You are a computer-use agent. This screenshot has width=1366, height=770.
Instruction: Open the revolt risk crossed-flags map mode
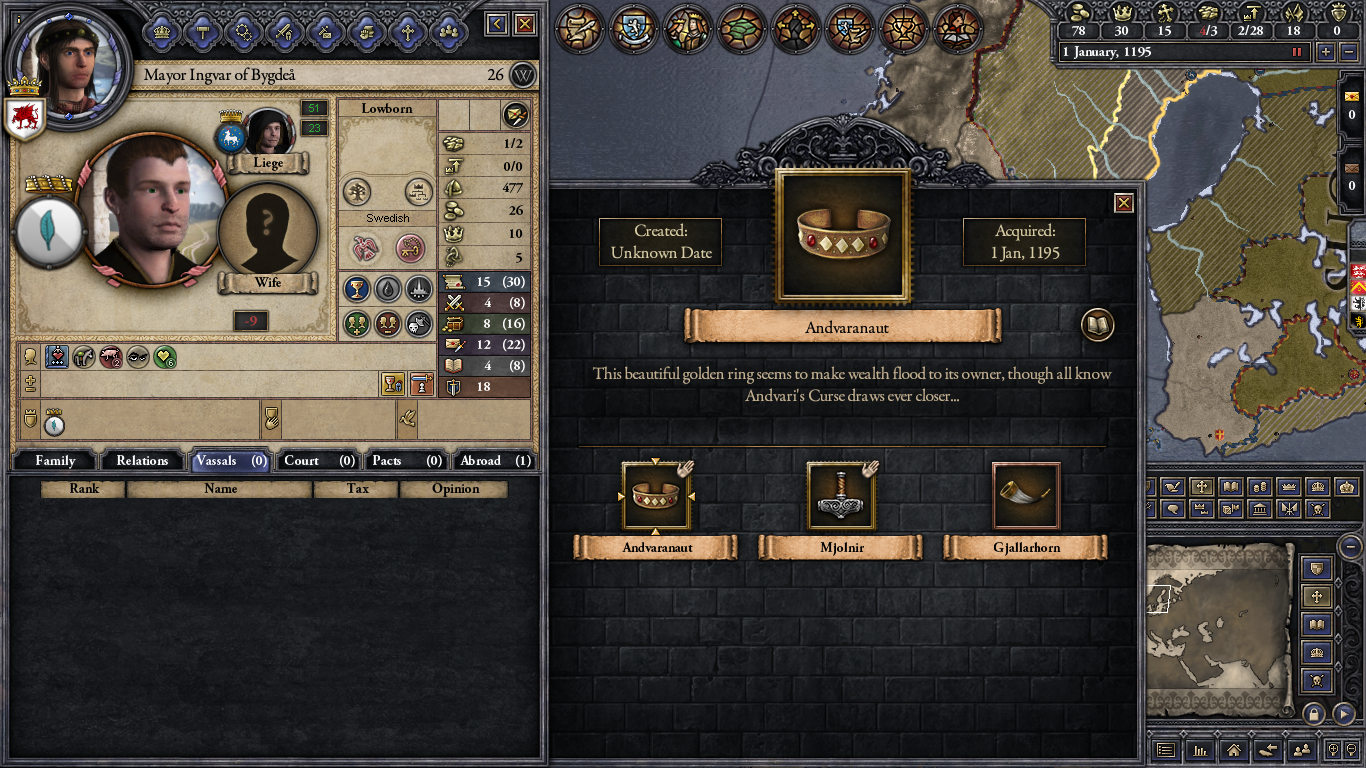tap(1289, 508)
